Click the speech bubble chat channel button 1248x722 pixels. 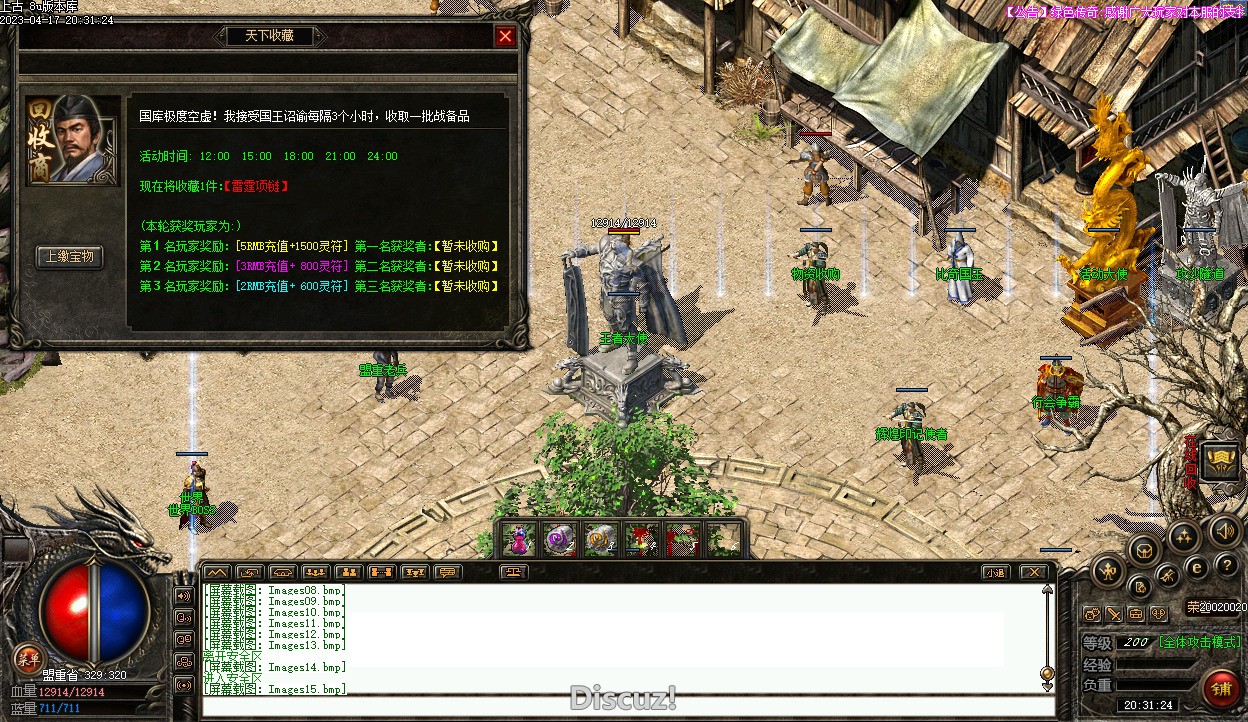pos(447,573)
